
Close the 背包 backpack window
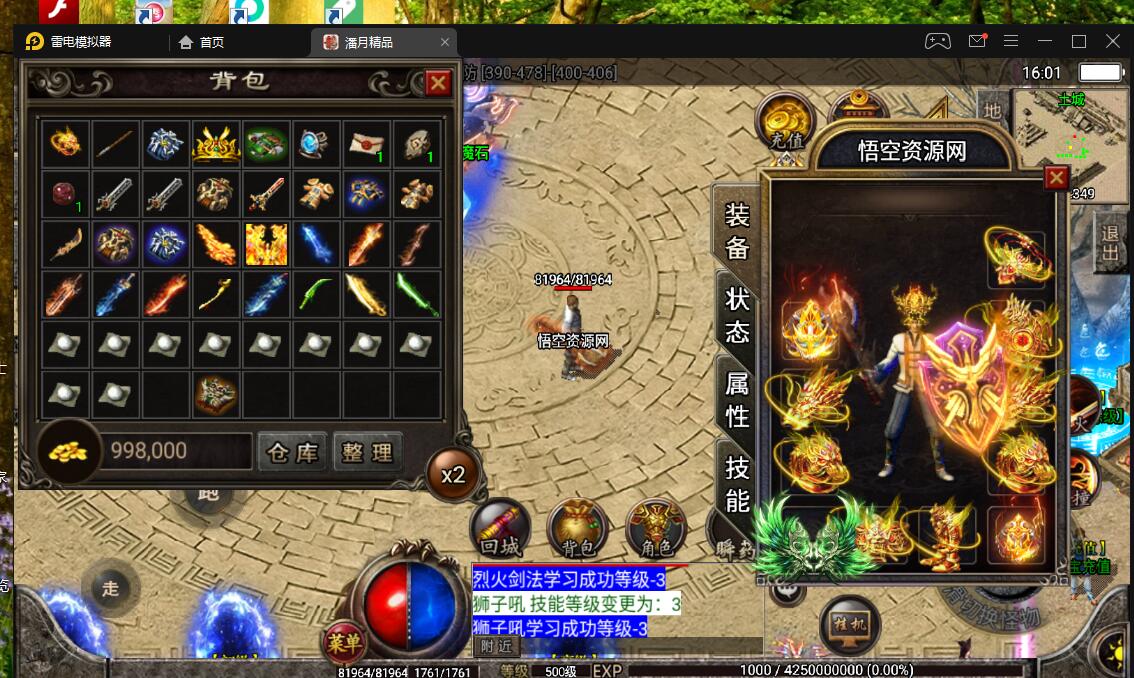437,83
